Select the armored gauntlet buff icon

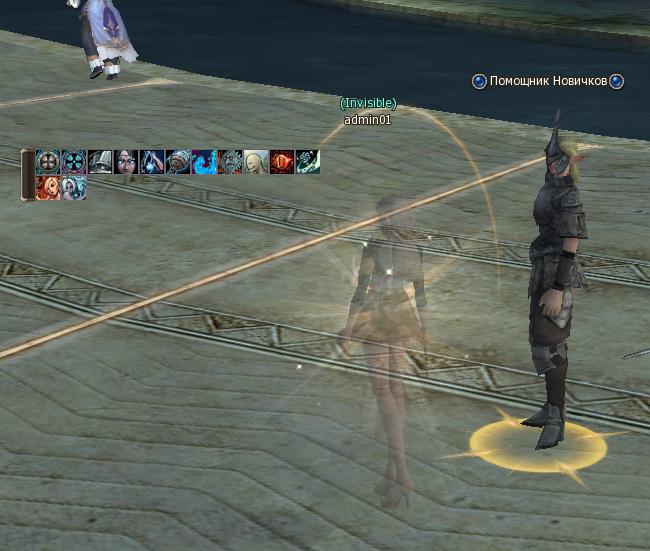178,162
